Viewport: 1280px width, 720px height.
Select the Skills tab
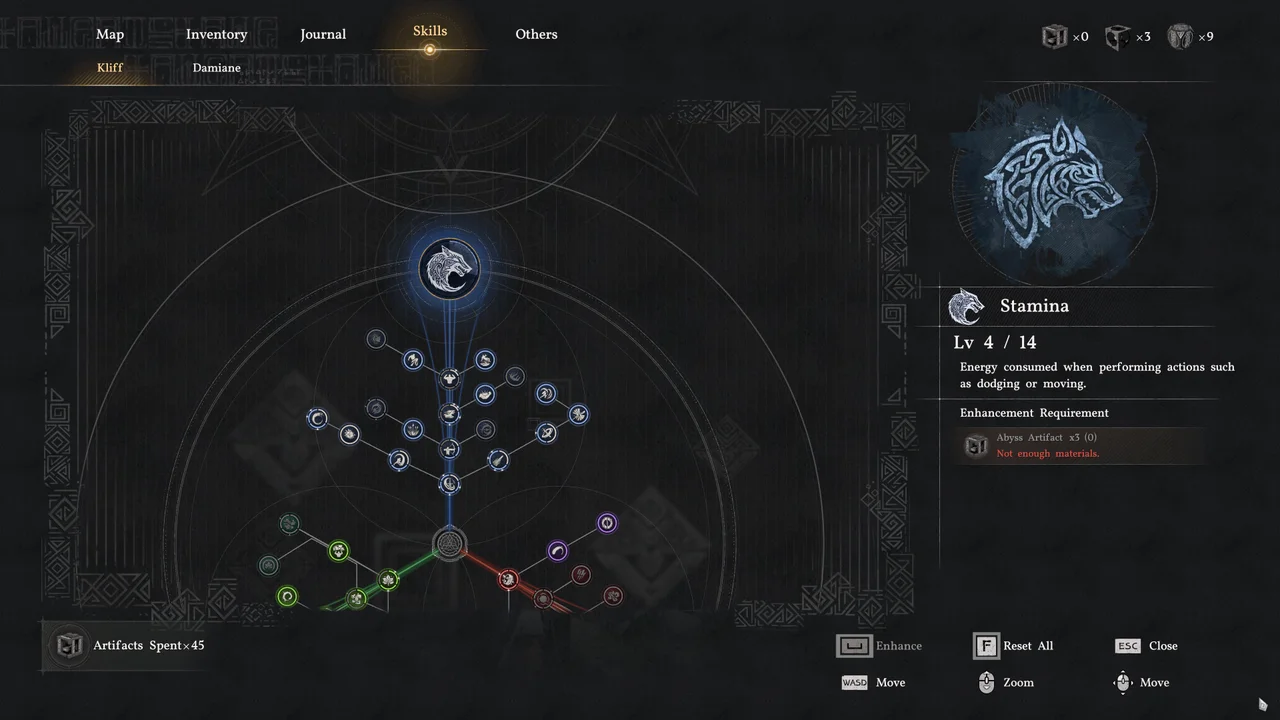(x=430, y=32)
